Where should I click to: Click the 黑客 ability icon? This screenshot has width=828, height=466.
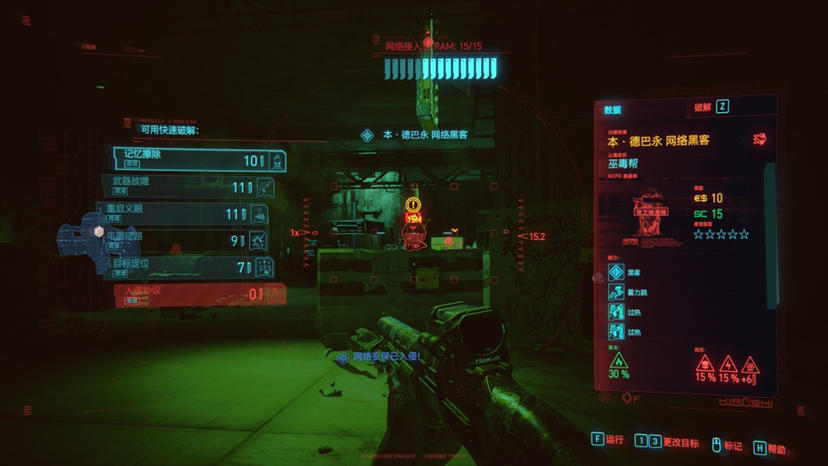(616, 272)
